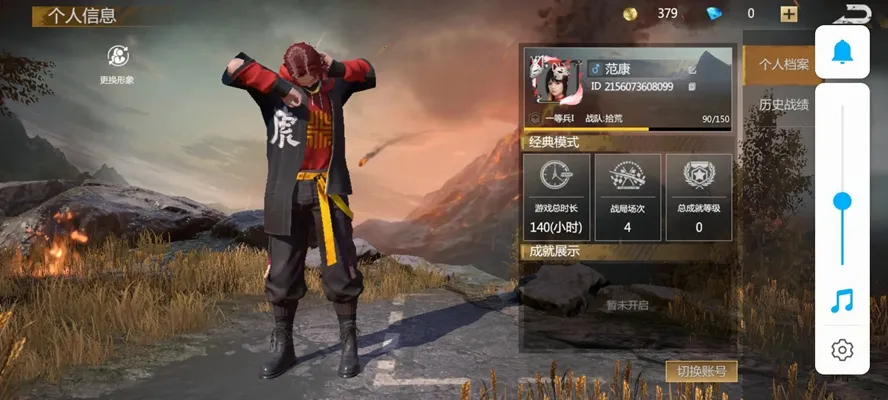Image resolution: width=888 pixels, height=400 pixels.
Task: Go back with the return arrow
Action: pos(857,13)
